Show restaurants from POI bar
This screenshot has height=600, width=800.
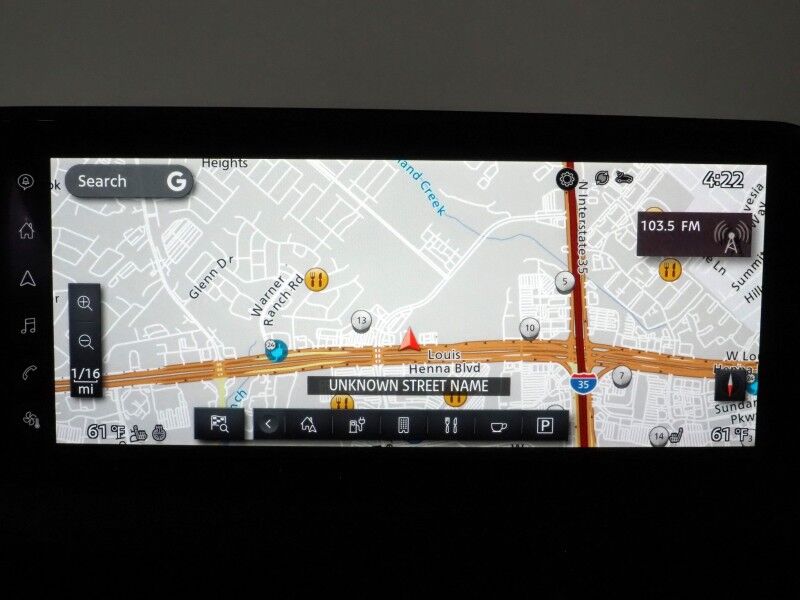point(451,425)
